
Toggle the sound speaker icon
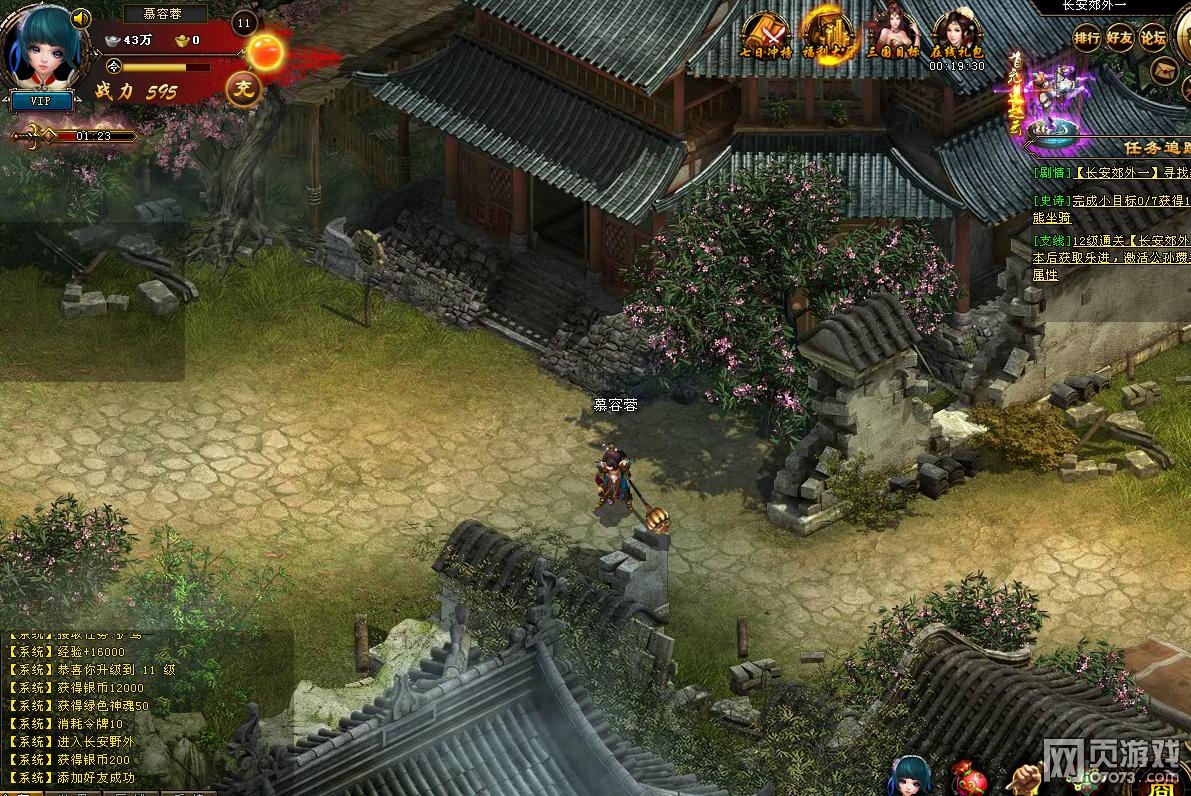(x=81, y=19)
